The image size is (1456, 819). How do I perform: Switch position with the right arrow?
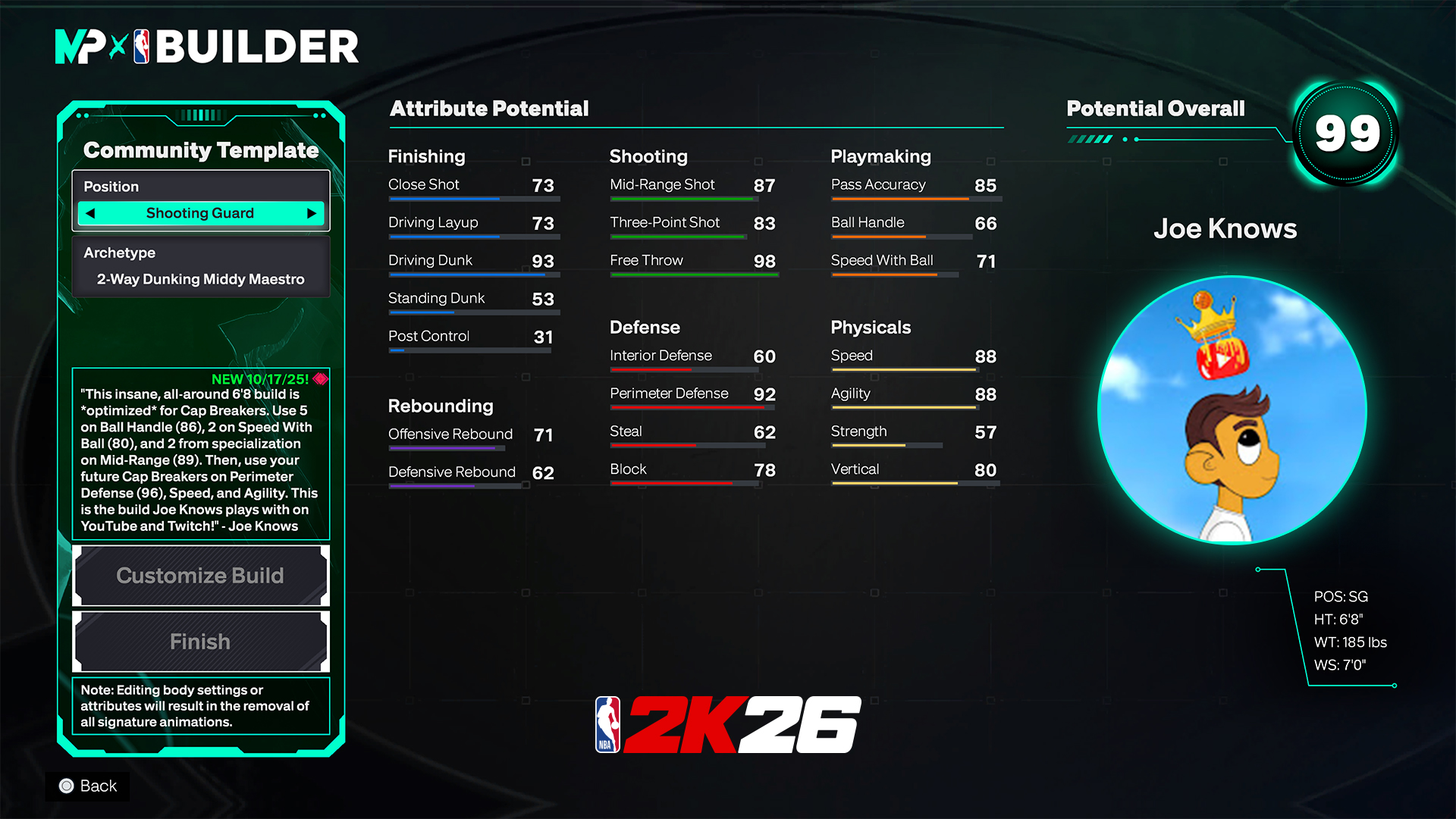coord(311,214)
